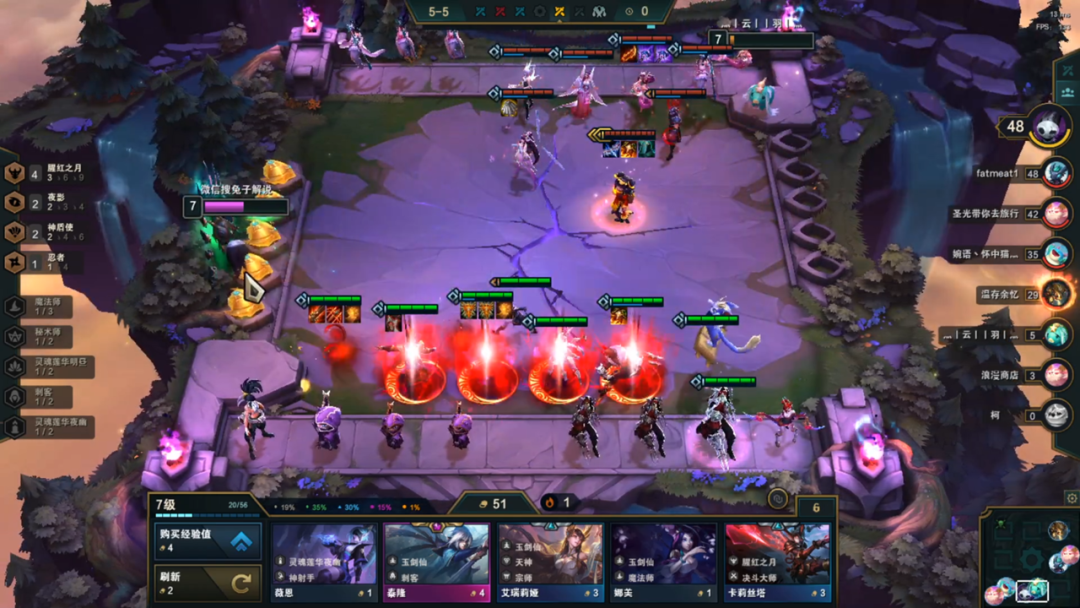The height and width of the screenshot is (608, 1080).
Task: Purchase the 泰隆 champion card
Action: (437, 562)
